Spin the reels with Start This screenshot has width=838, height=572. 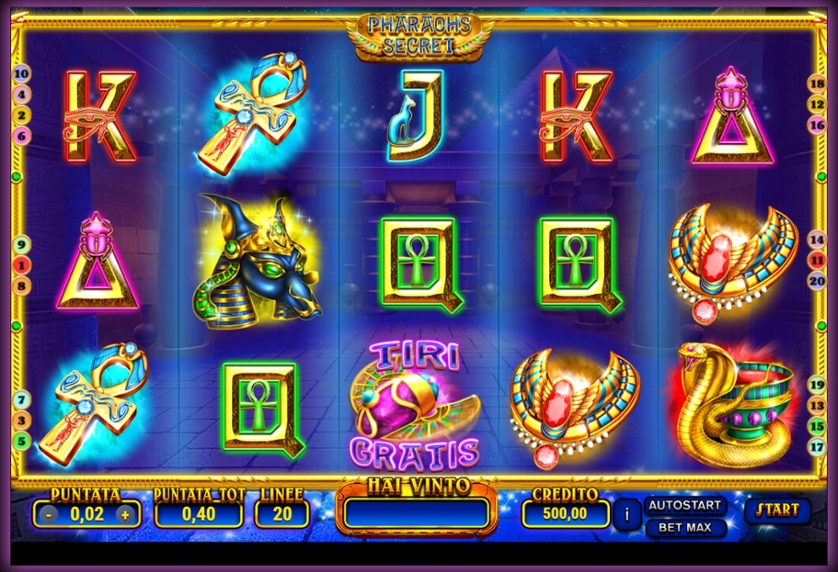coord(777,510)
